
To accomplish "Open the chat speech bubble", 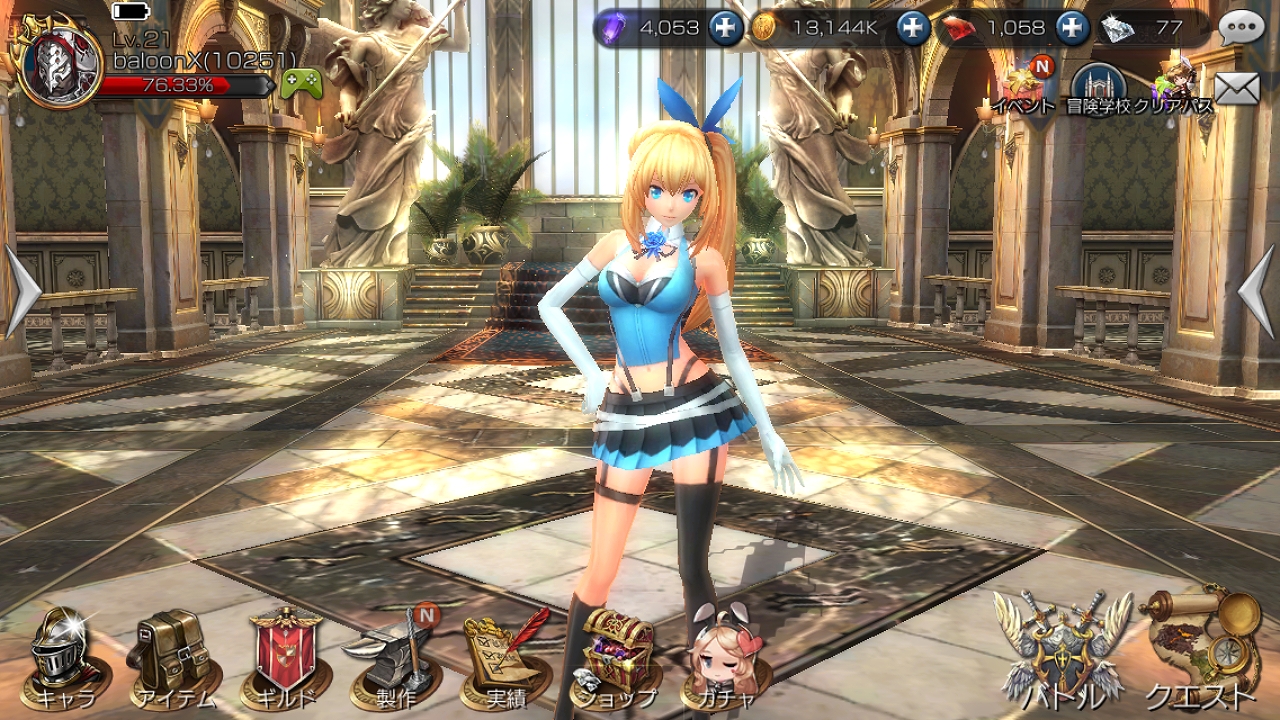I will point(1243,27).
